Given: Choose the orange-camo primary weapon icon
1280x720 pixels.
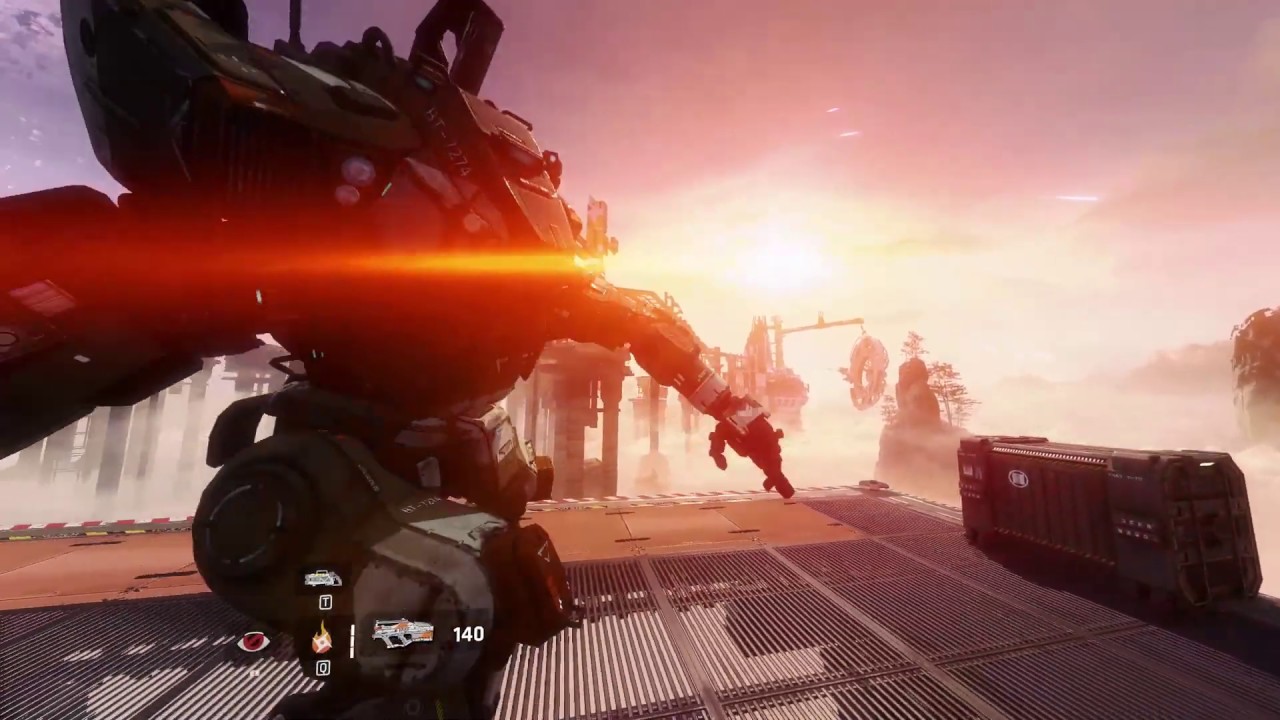Looking at the screenshot, I should click(403, 633).
